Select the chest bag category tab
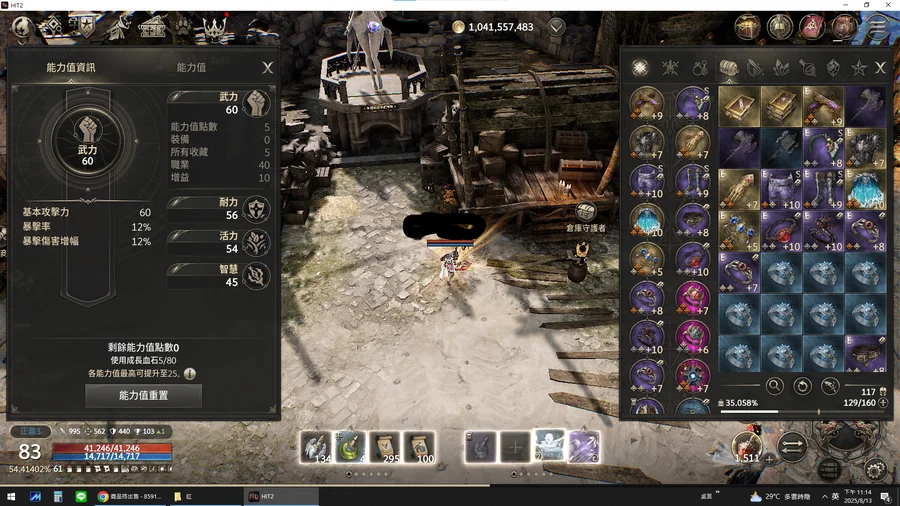This screenshot has width=900, height=506. (x=728, y=68)
